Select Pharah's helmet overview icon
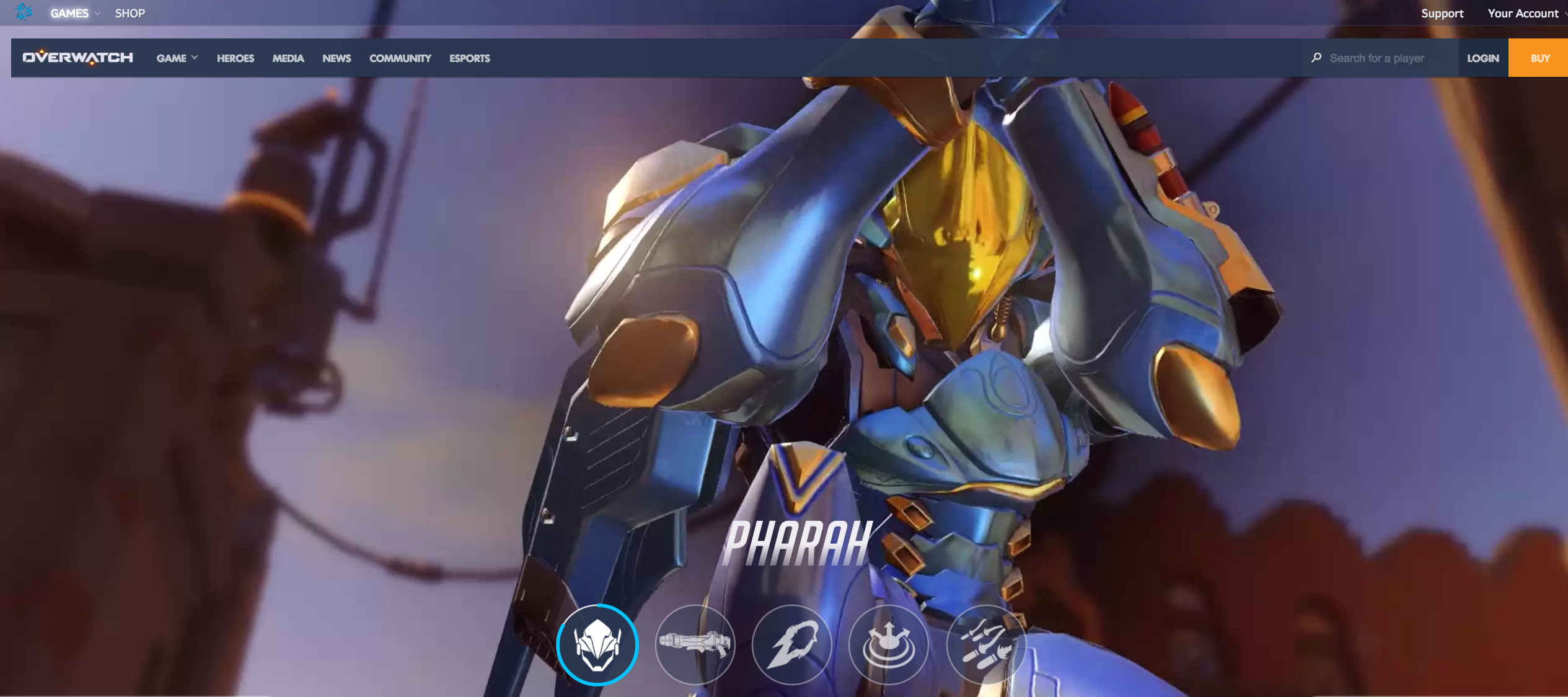1568x697 pixels. coord(597,645)
